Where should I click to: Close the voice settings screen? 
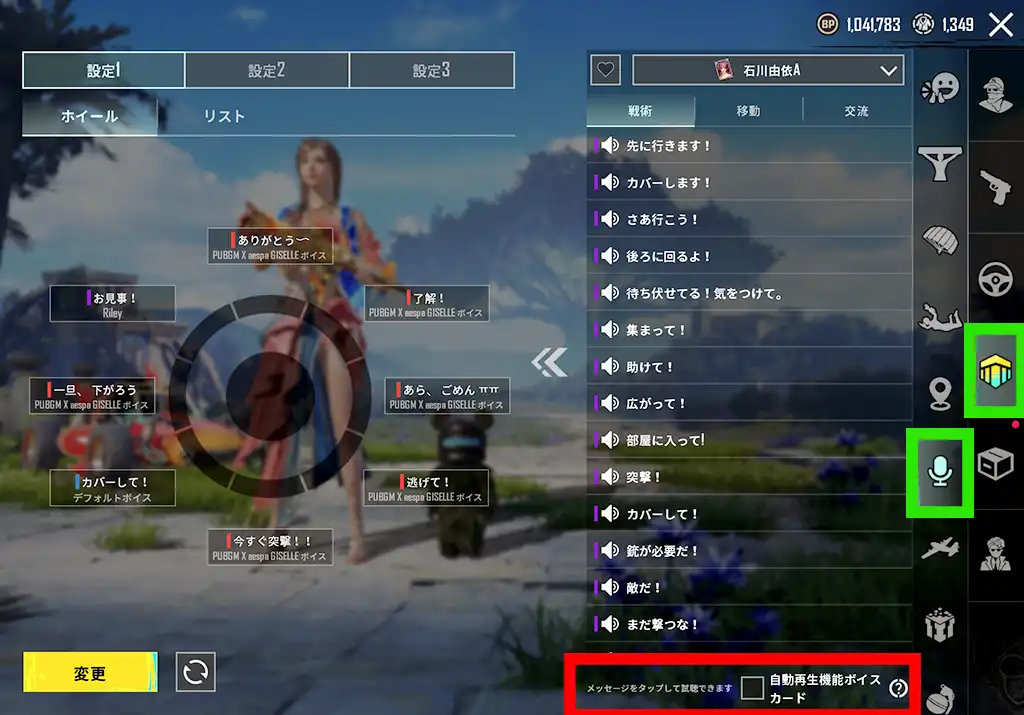pos(1000,25)
